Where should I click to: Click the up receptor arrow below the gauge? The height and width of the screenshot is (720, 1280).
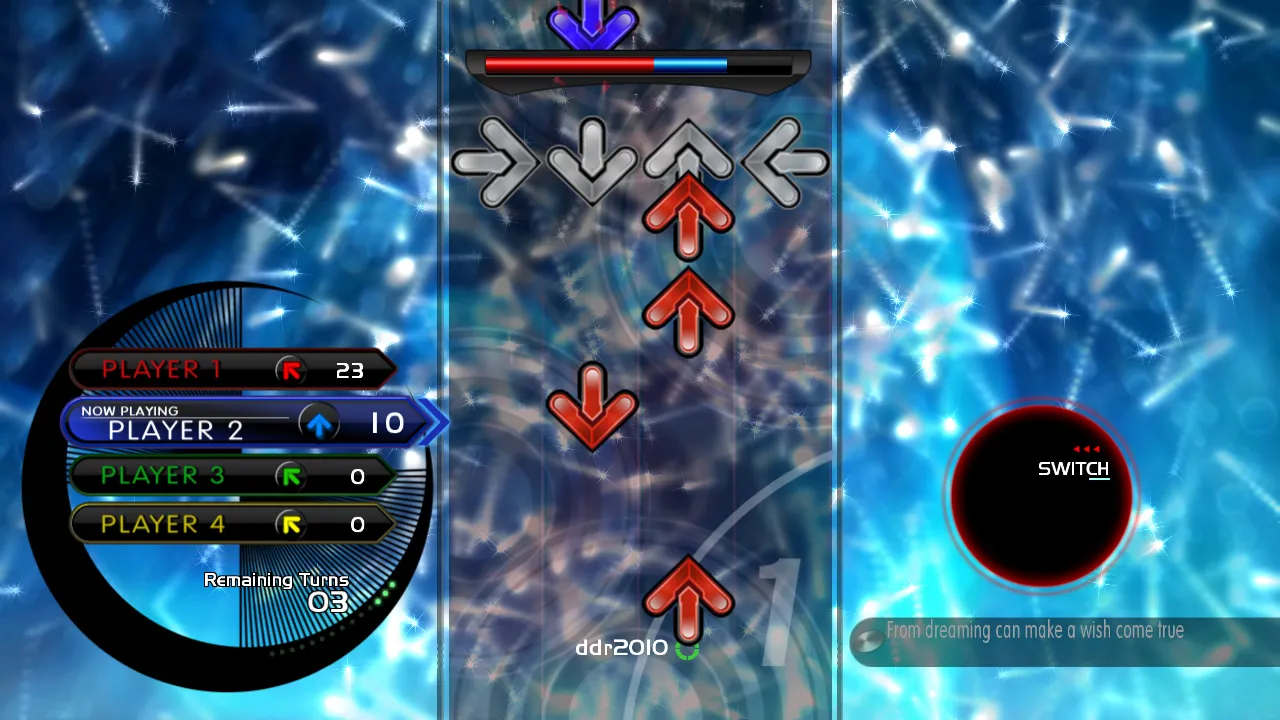[687, 155]
